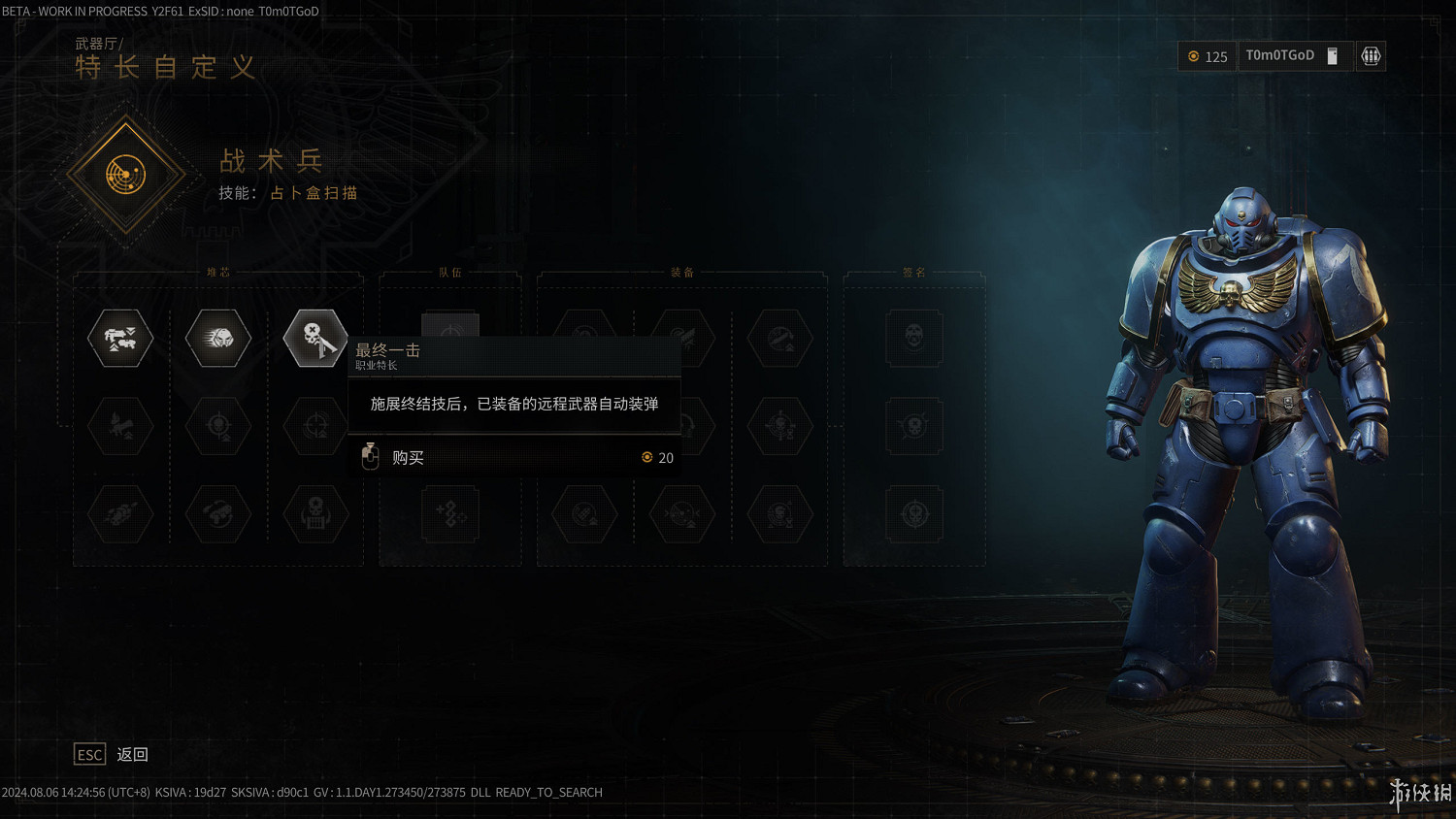Screen dimensions: 1456x819
Task: Select the dual-guns perk icon in 堆芯 column
Action: coord(119,340)
